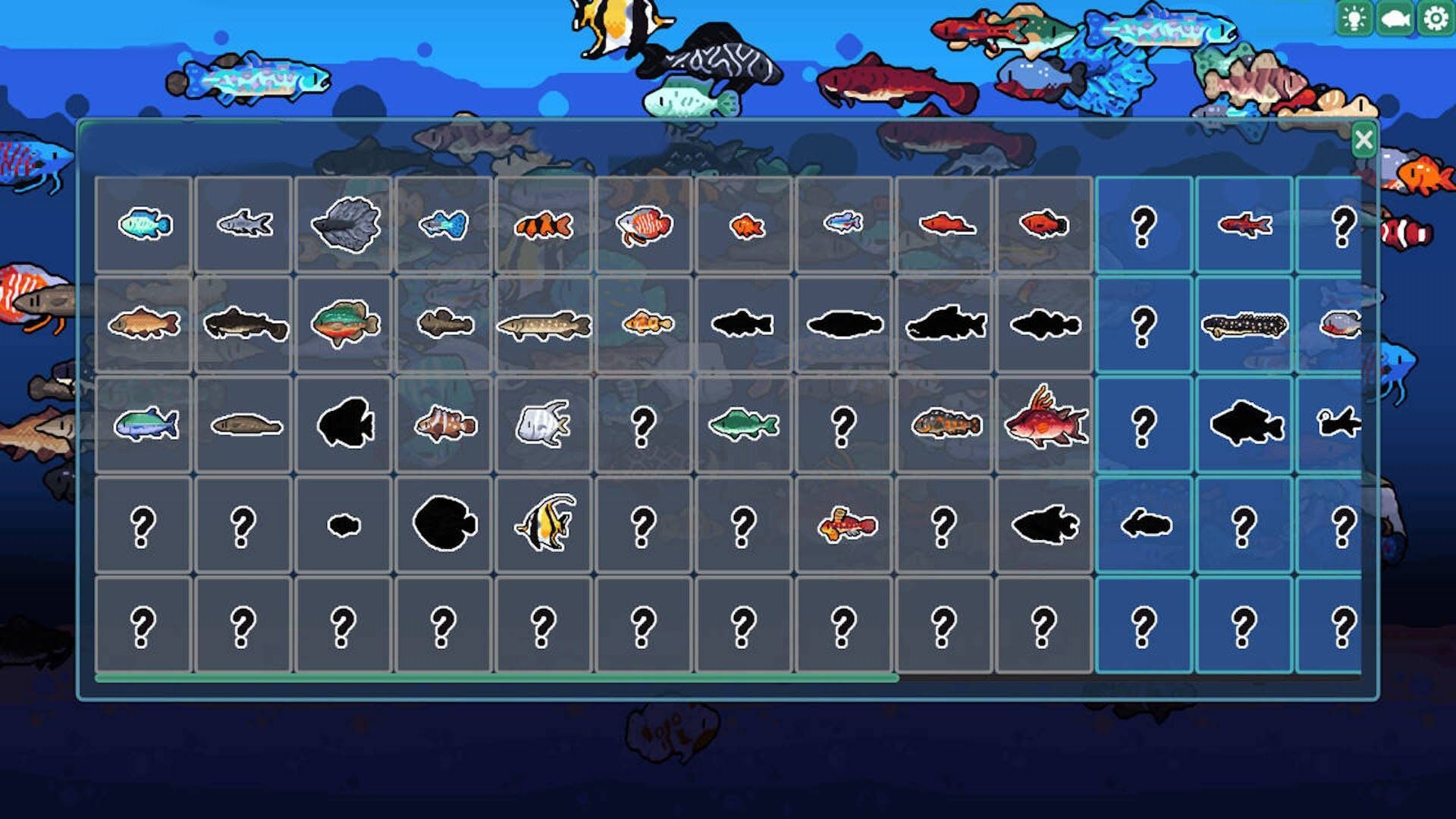Choose the round black disc silhouette tile

(444, 523)
